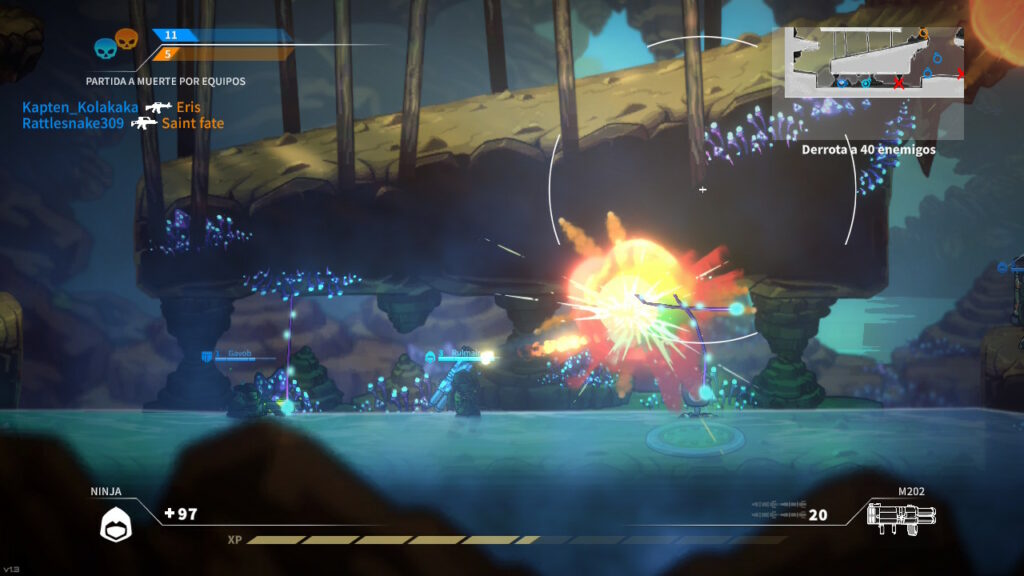Select the Rattlesnake309 kill feed entry

tap(76, 123)
